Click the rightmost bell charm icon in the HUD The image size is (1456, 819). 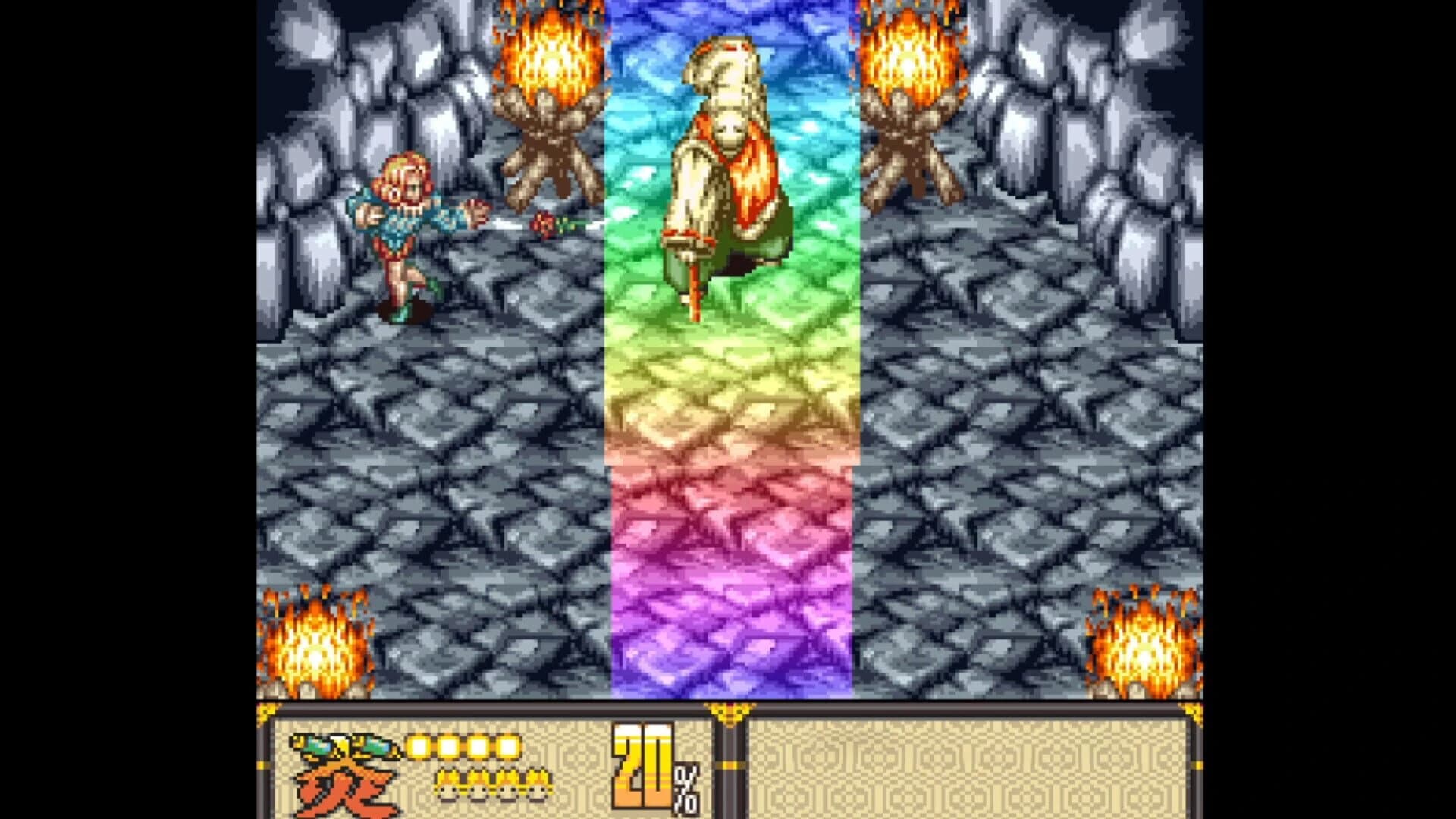(x=537, y=785)
